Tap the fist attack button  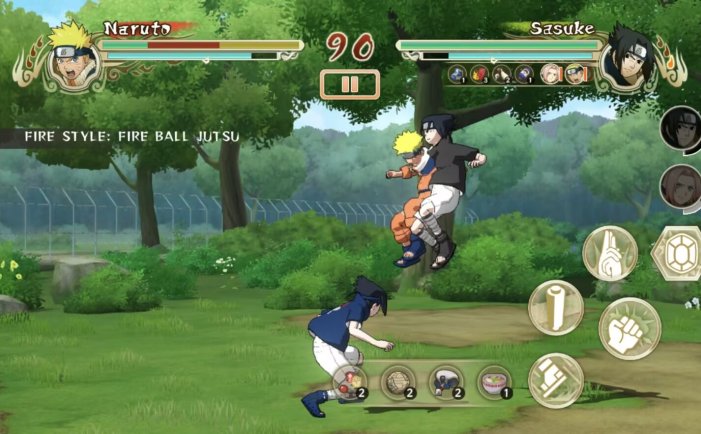pos(629,328)
